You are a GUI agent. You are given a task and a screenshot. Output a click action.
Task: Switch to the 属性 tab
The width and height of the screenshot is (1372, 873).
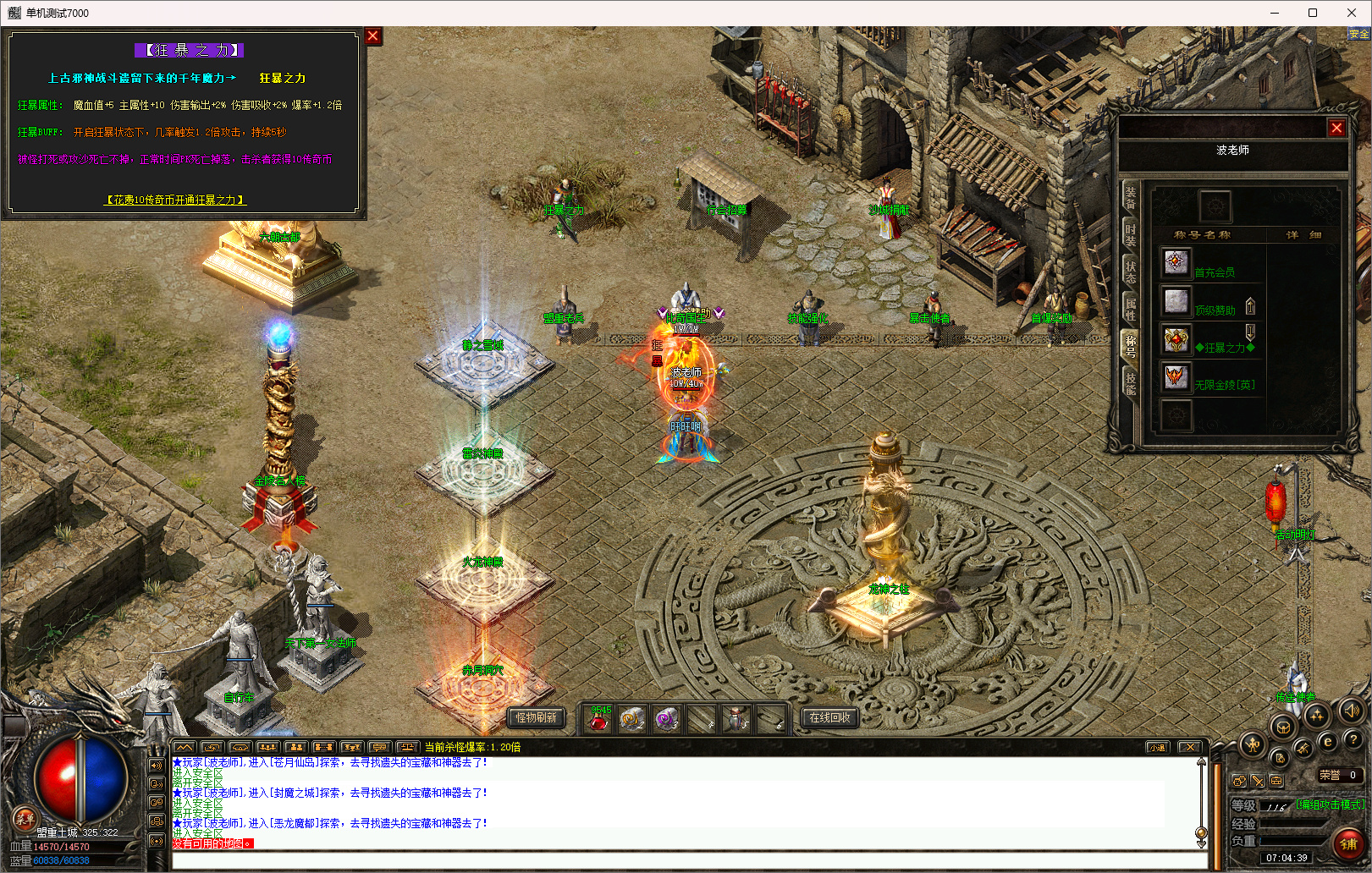tap(1130, 309)
